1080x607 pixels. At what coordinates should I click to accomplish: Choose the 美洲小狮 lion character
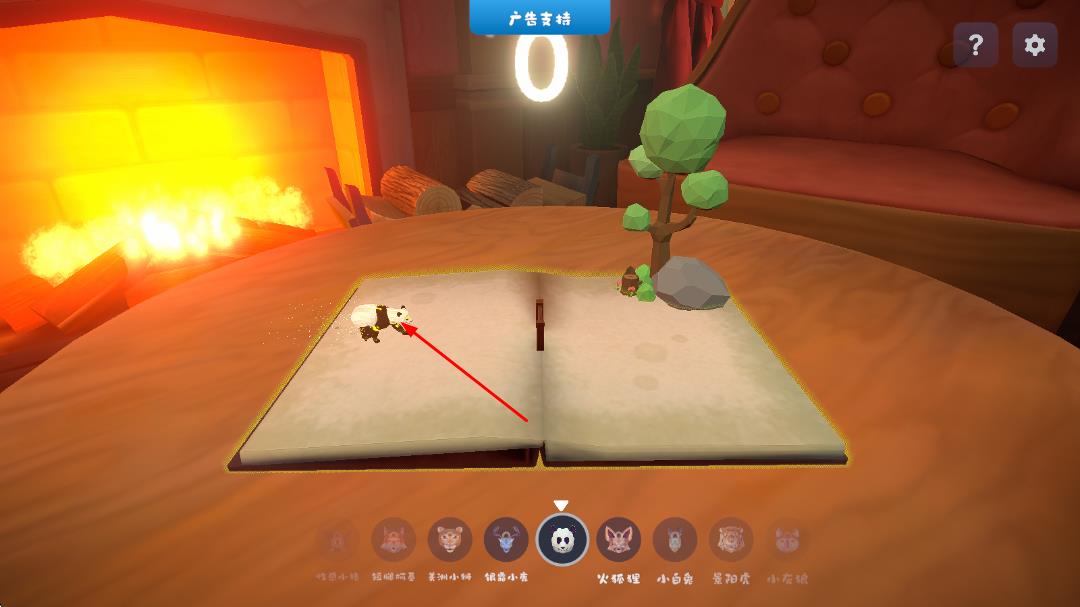pos(450,540)
